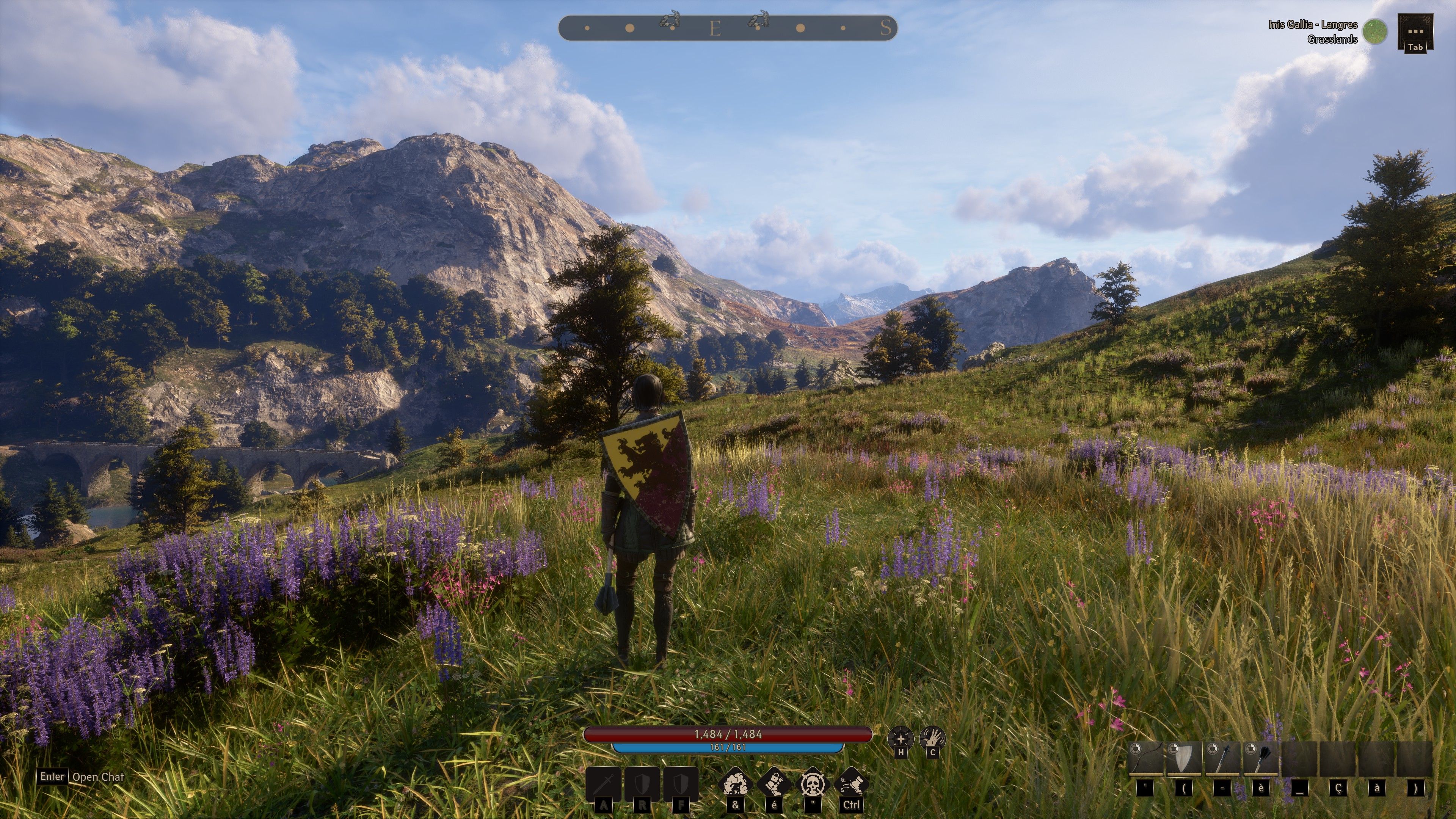The width and height of the screenshot is (1456, 819).
Task: Select the sword attack slot
Action: pos(604,784)
